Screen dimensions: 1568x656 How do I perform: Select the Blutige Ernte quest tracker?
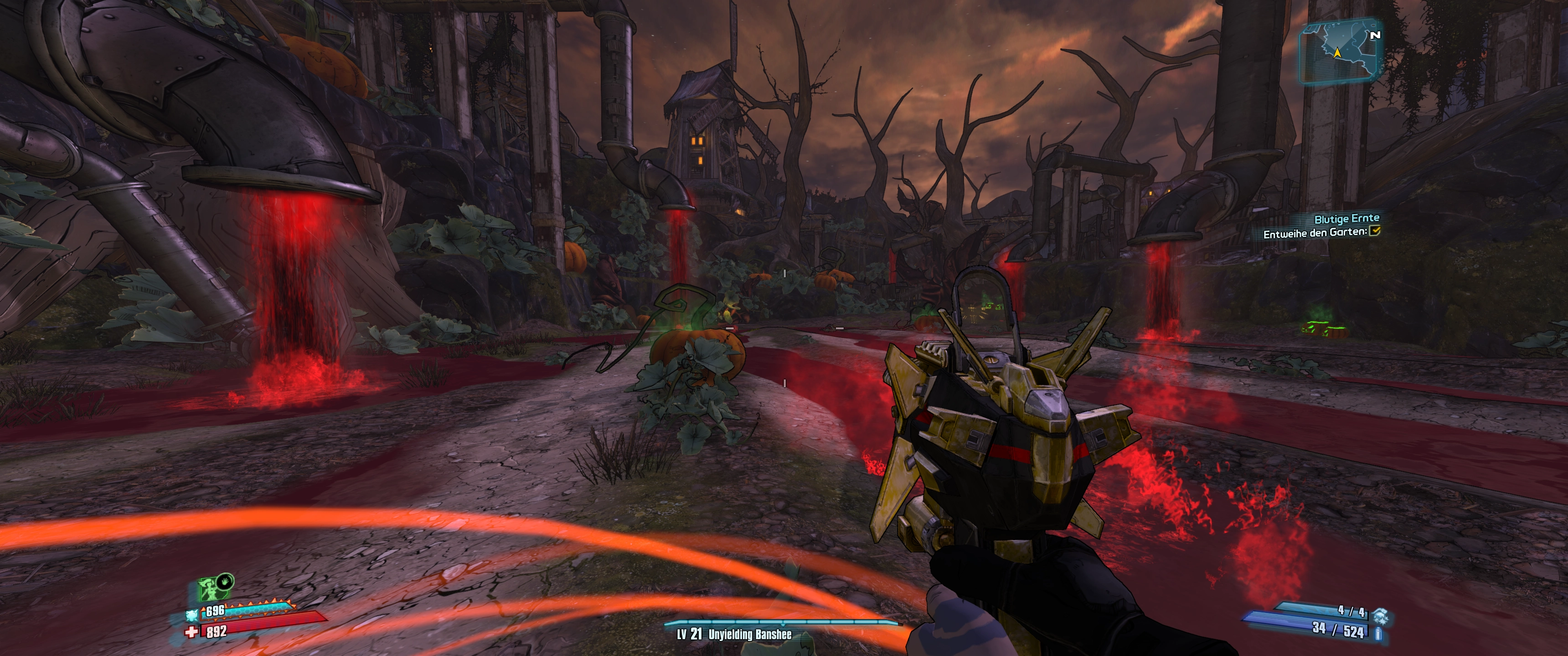point(1346,219)
